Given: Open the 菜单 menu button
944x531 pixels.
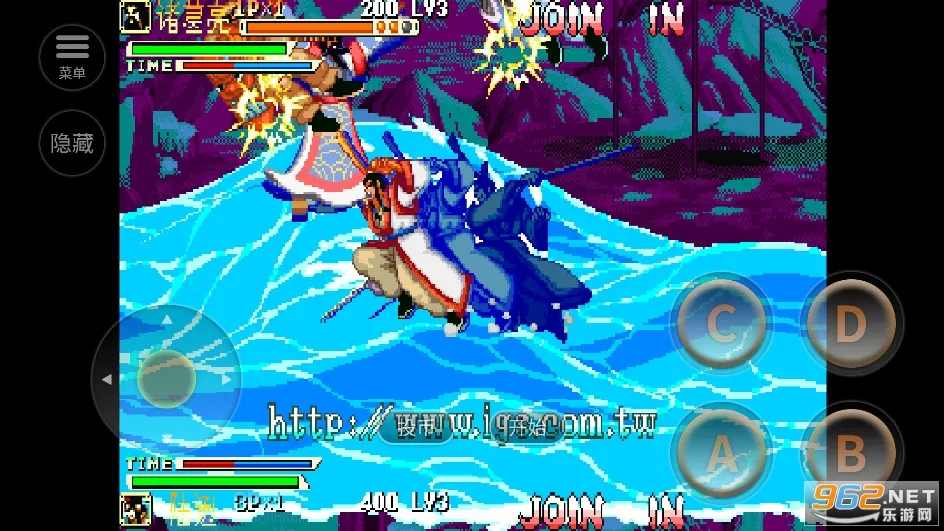Looking at the screenshot, I should coord(72,56).
